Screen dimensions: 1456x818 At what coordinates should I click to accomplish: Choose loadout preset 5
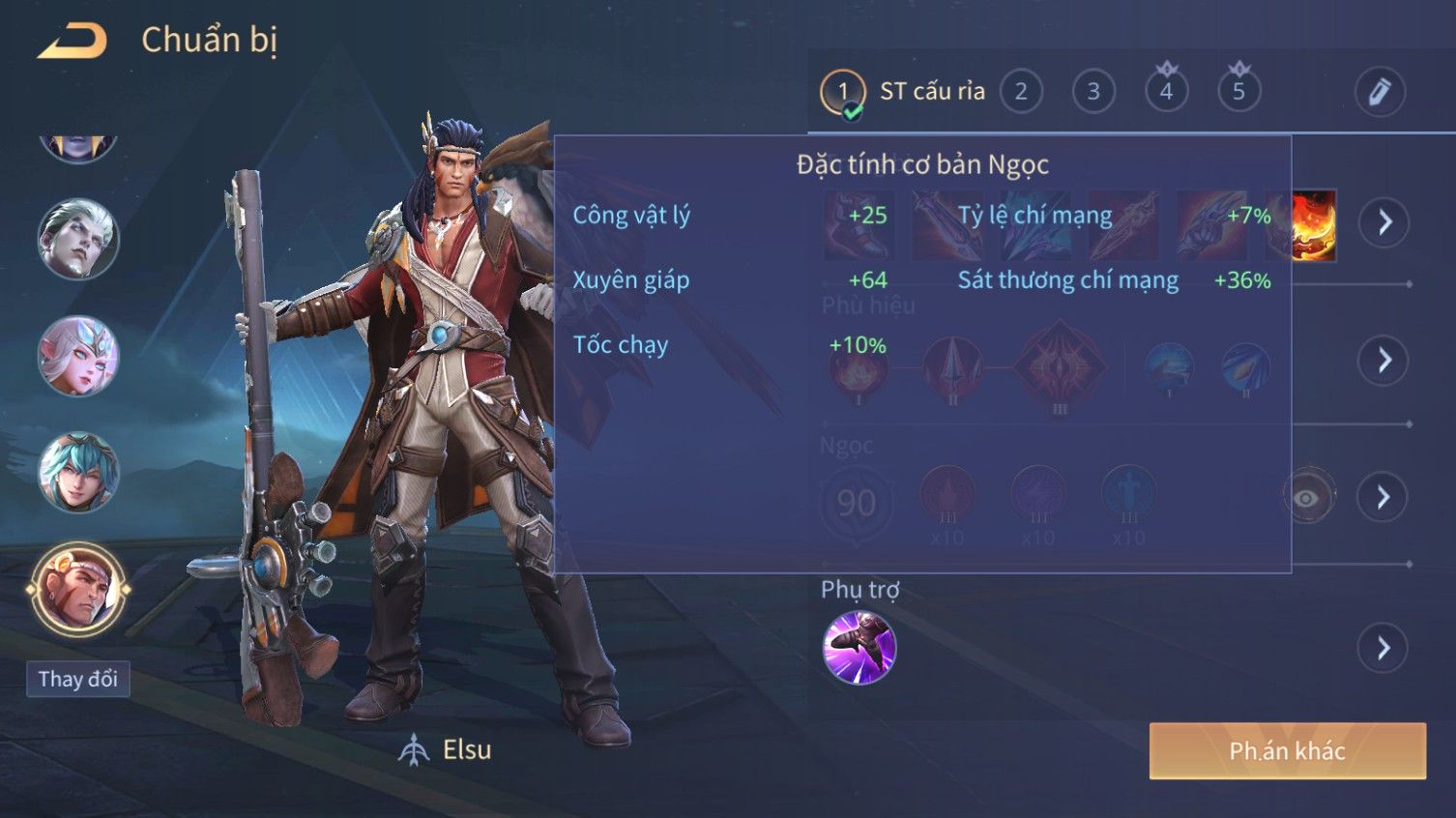tap(1238, 92)
